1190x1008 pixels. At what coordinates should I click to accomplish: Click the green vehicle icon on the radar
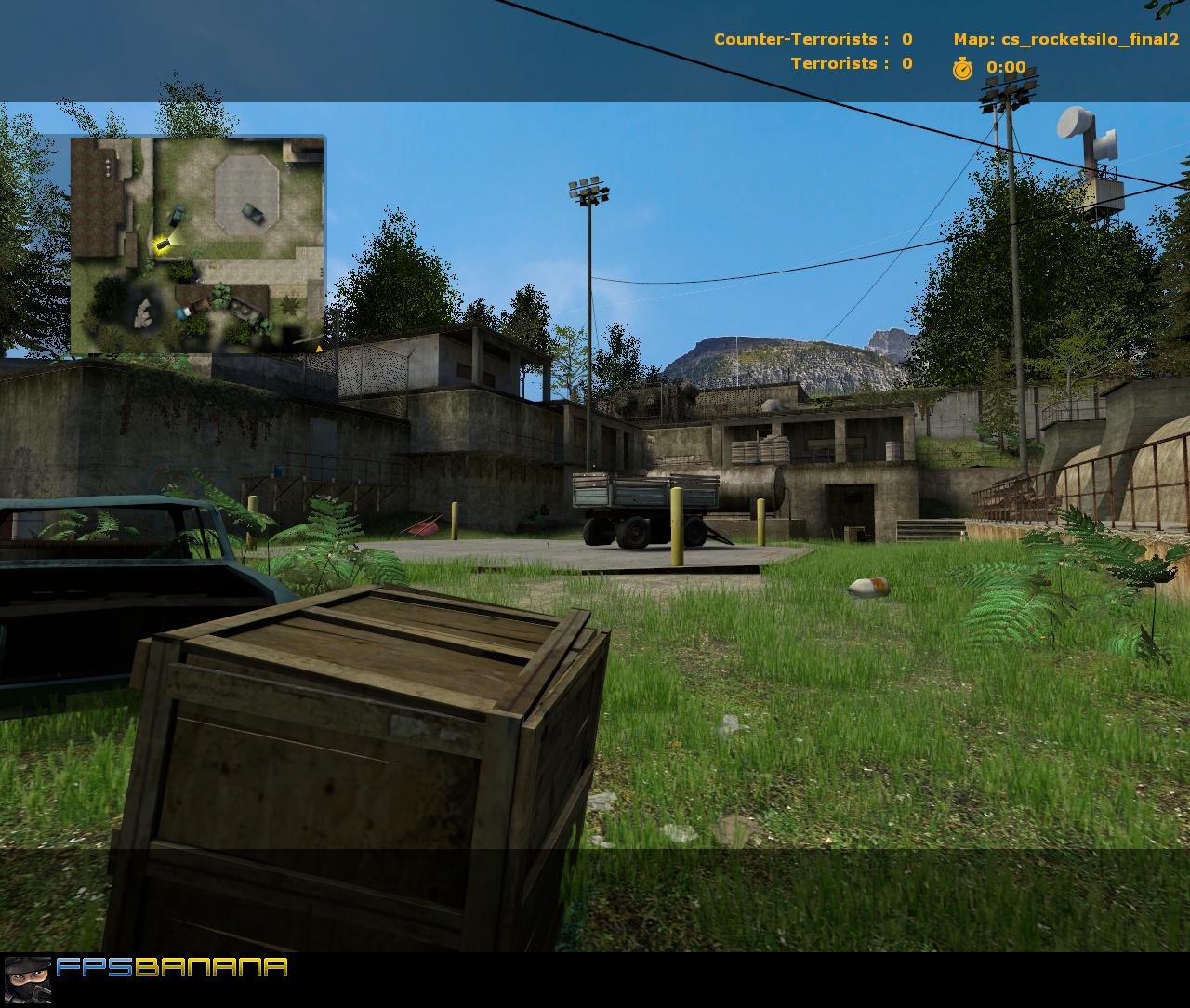tap(177, 215)
